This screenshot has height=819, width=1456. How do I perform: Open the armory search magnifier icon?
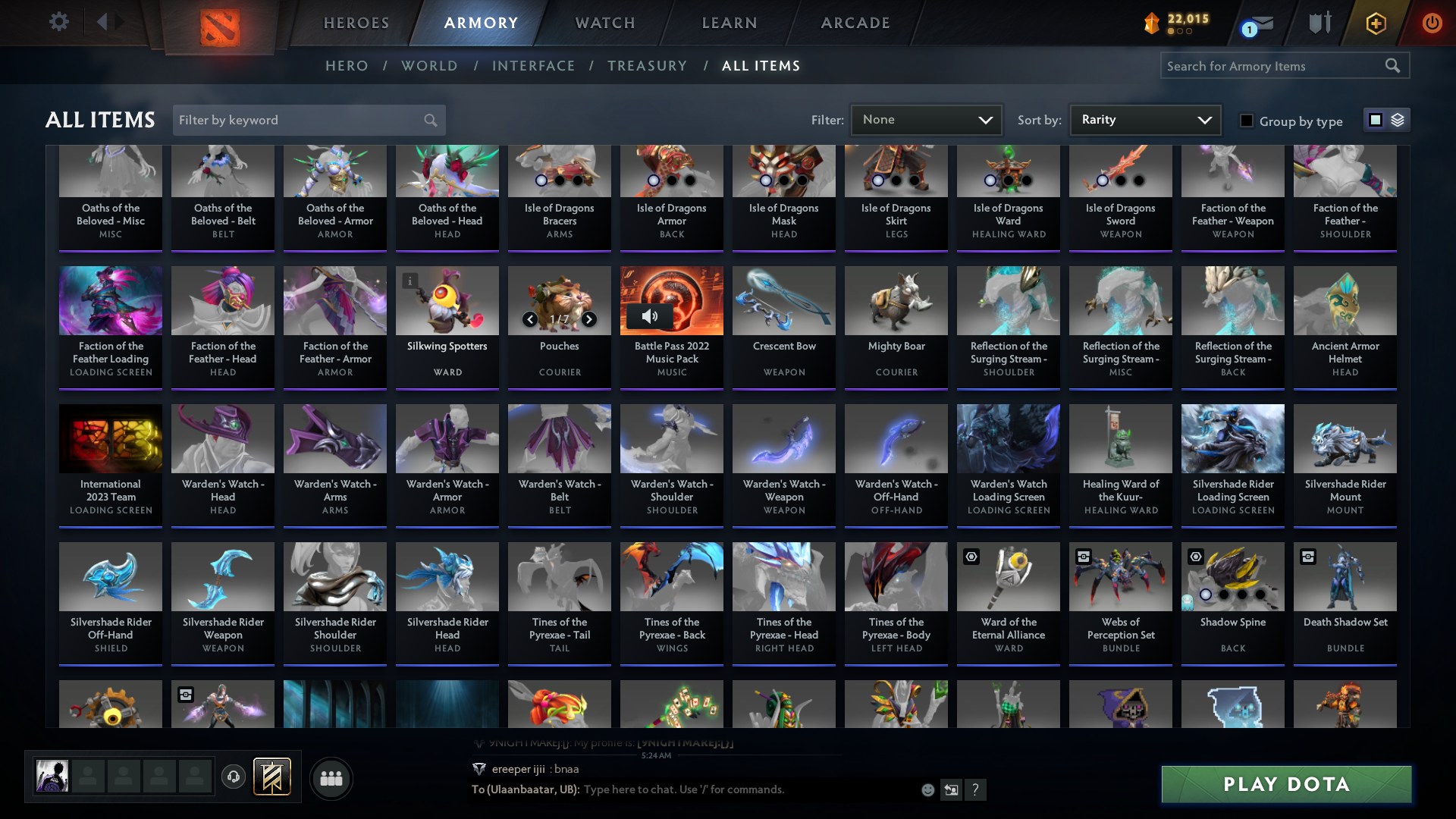tap(1394, 66)
